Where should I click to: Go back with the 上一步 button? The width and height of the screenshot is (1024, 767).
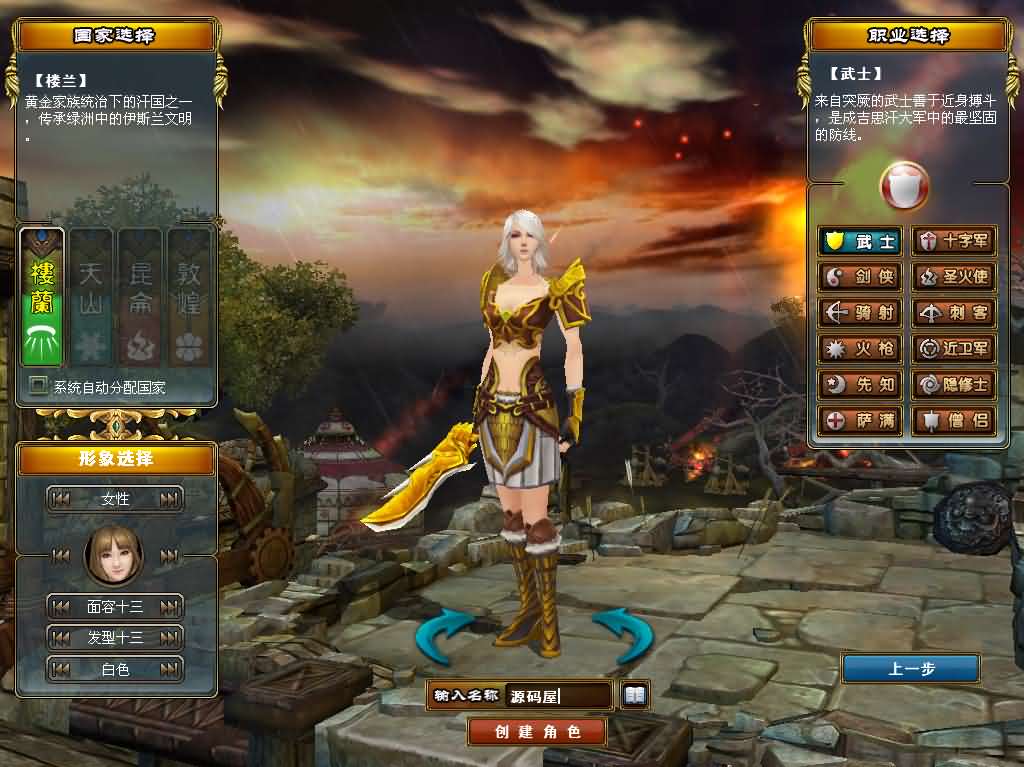click(x=910, y=669)
